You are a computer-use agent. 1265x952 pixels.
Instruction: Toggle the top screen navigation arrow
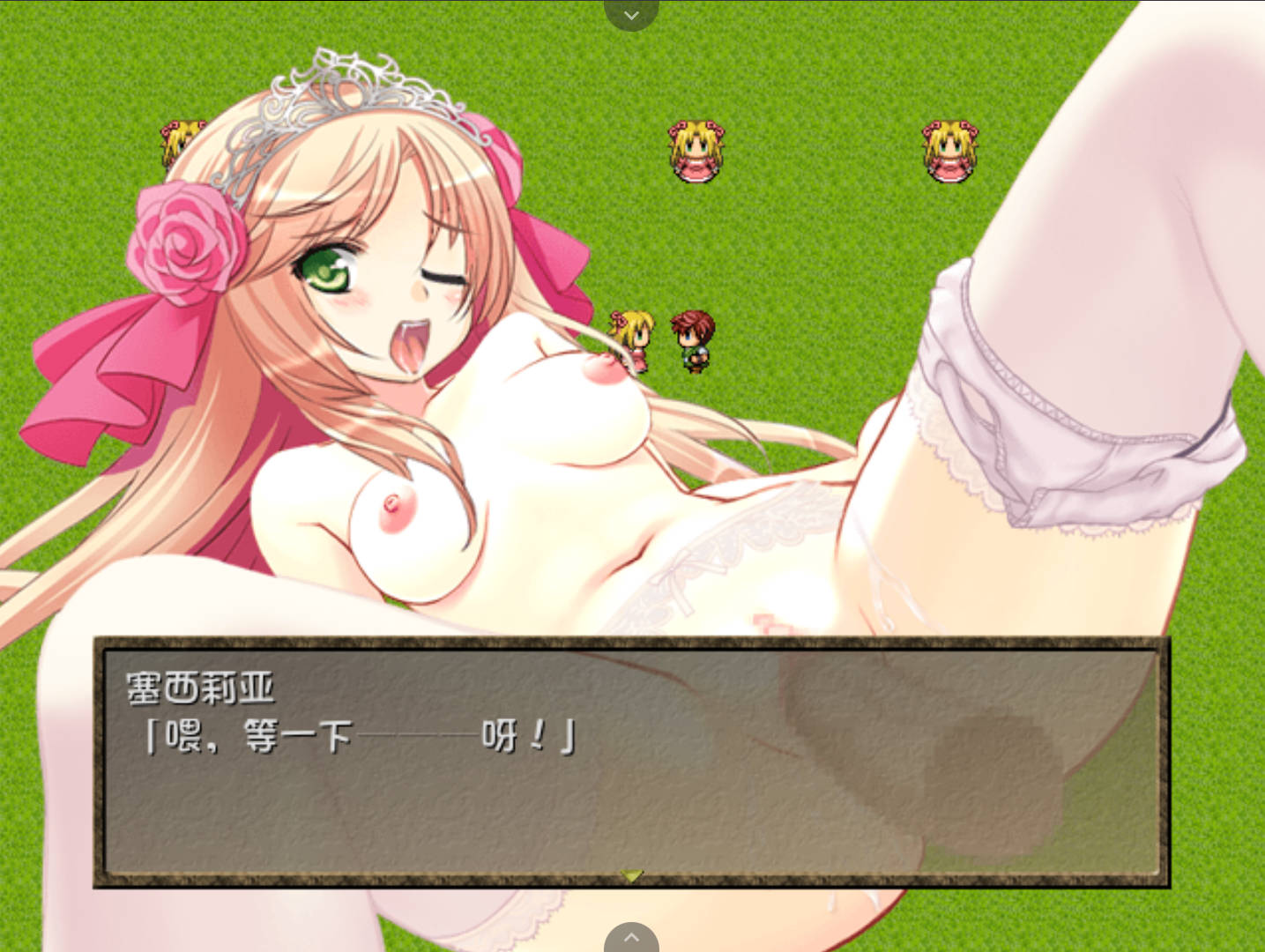tap(631, 14)
